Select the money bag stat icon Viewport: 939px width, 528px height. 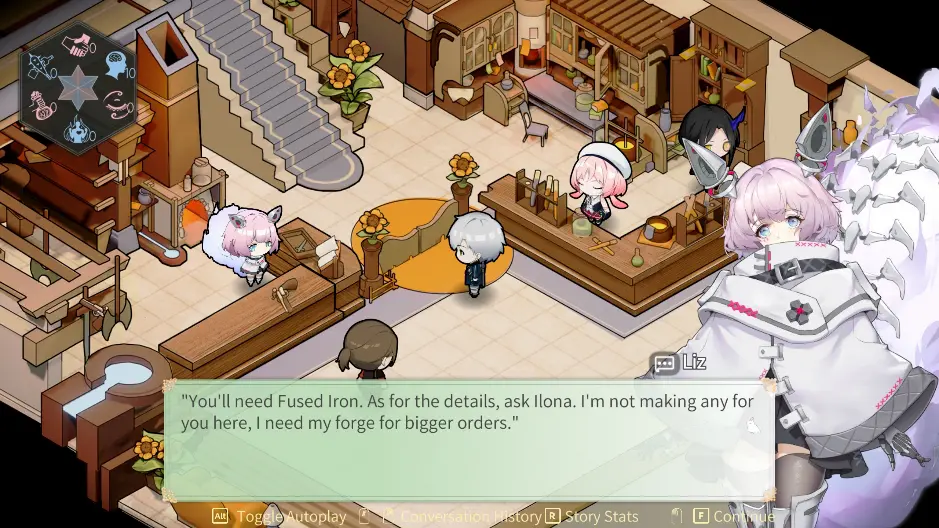tap(39, 106)
